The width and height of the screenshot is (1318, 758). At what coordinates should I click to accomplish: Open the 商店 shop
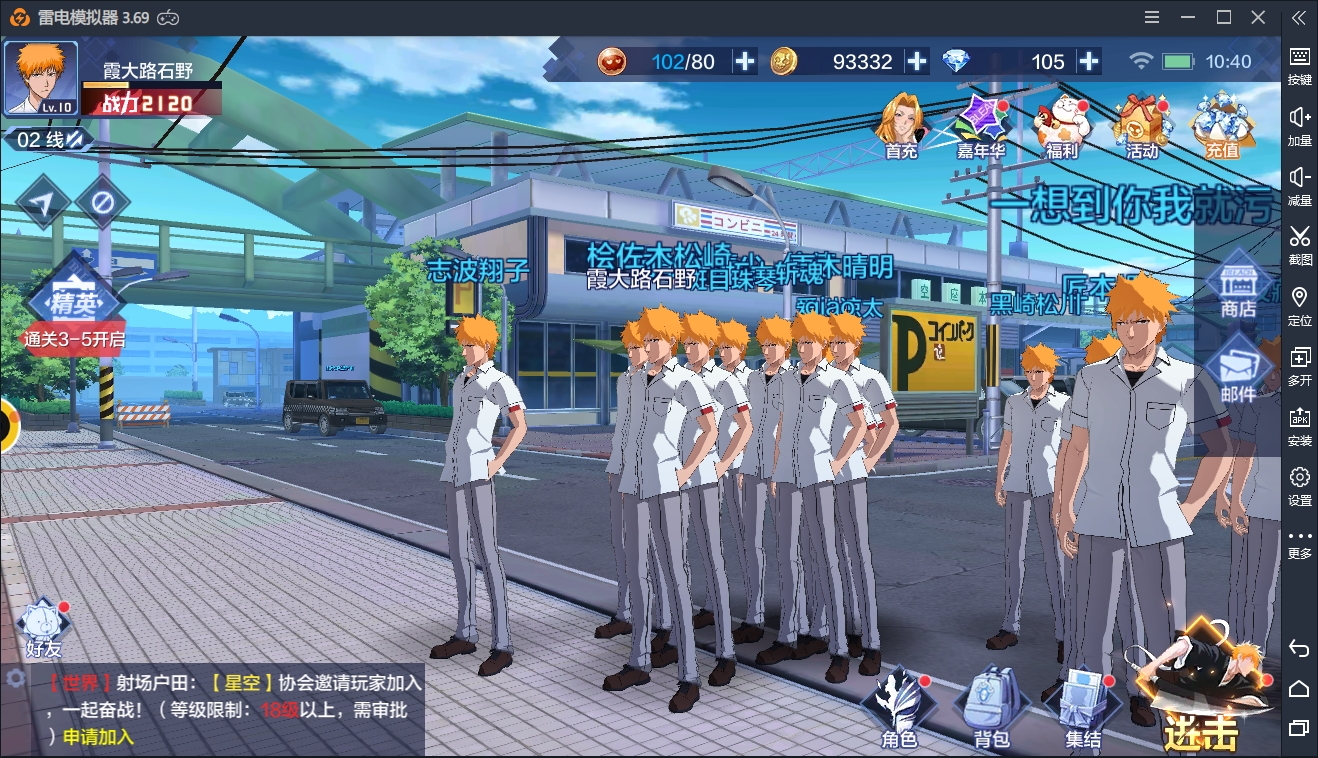pyautogui.click(x=1238, y=287)
